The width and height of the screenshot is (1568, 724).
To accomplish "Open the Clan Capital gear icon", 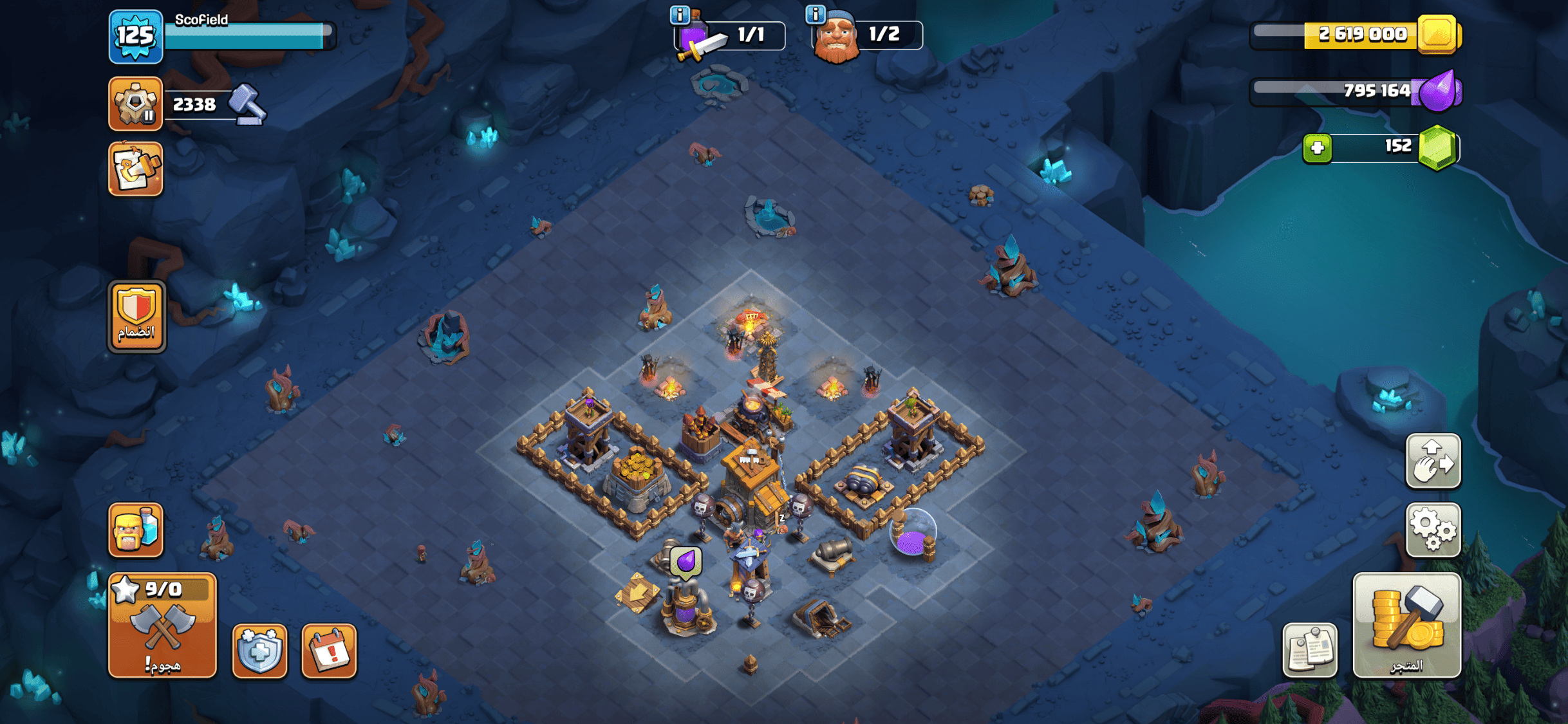I will (x=135, y=103).
